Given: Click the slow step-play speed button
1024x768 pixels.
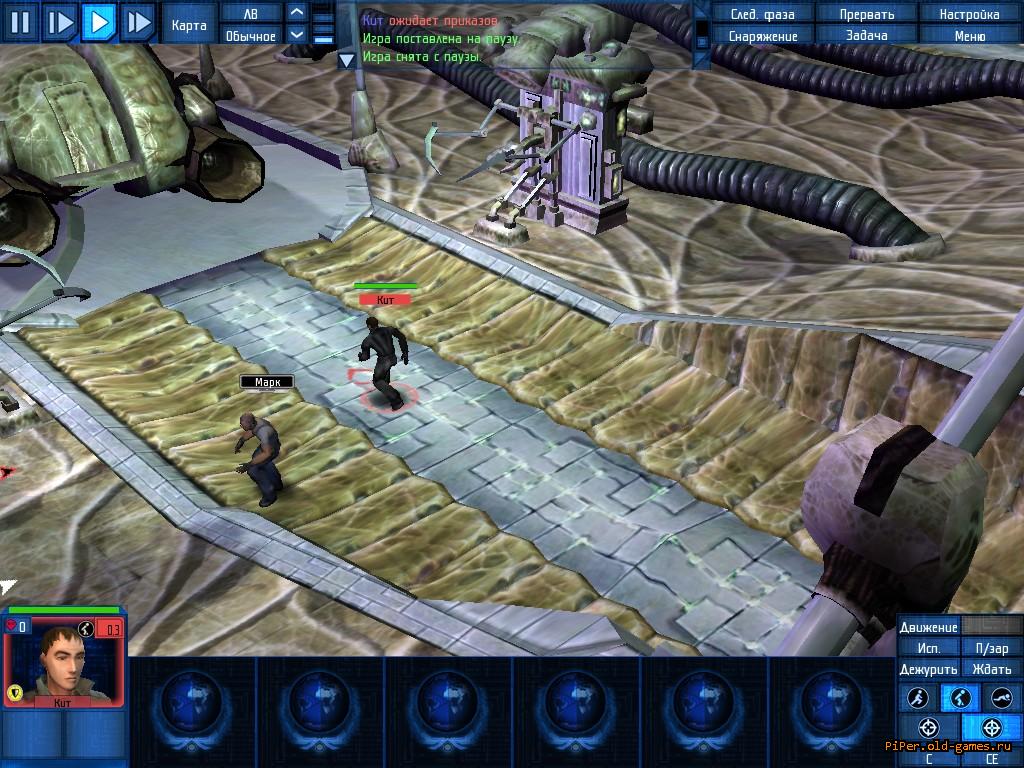Looking at the screenshot, I should (60, 21).
